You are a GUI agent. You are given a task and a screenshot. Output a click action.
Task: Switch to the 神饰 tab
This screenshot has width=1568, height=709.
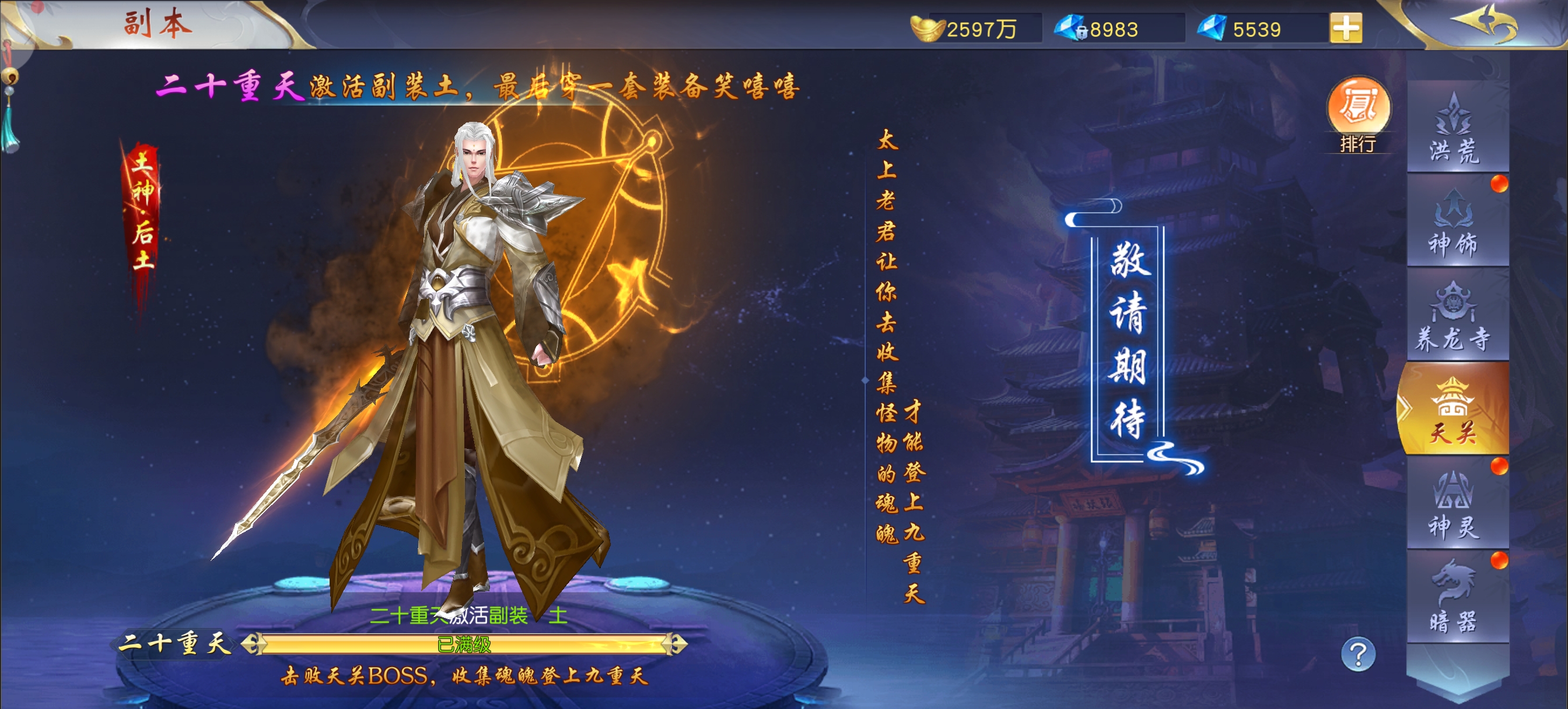click(x=1456, y=222)
